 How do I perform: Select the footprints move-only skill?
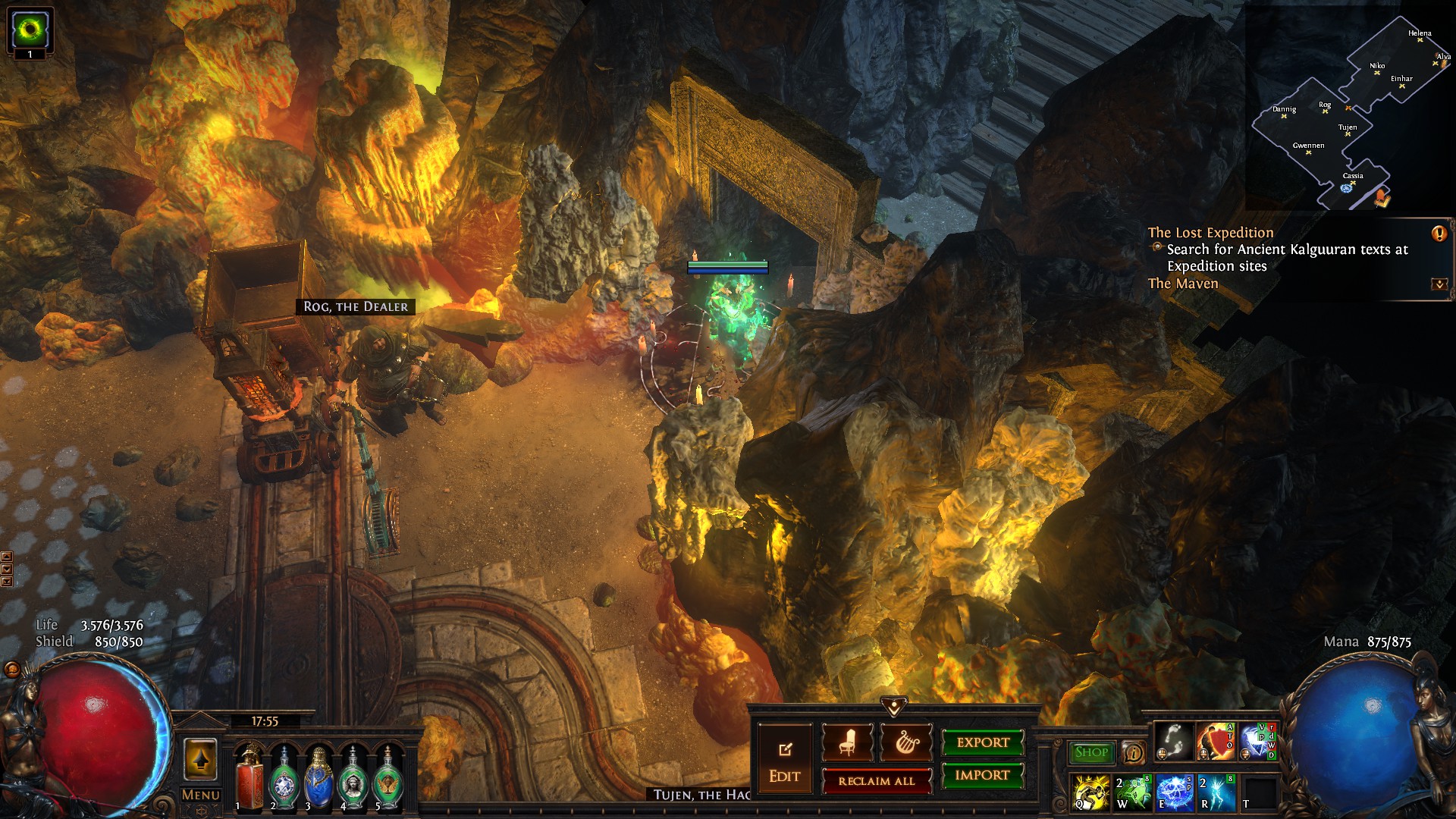click(x=1173, y=742)
